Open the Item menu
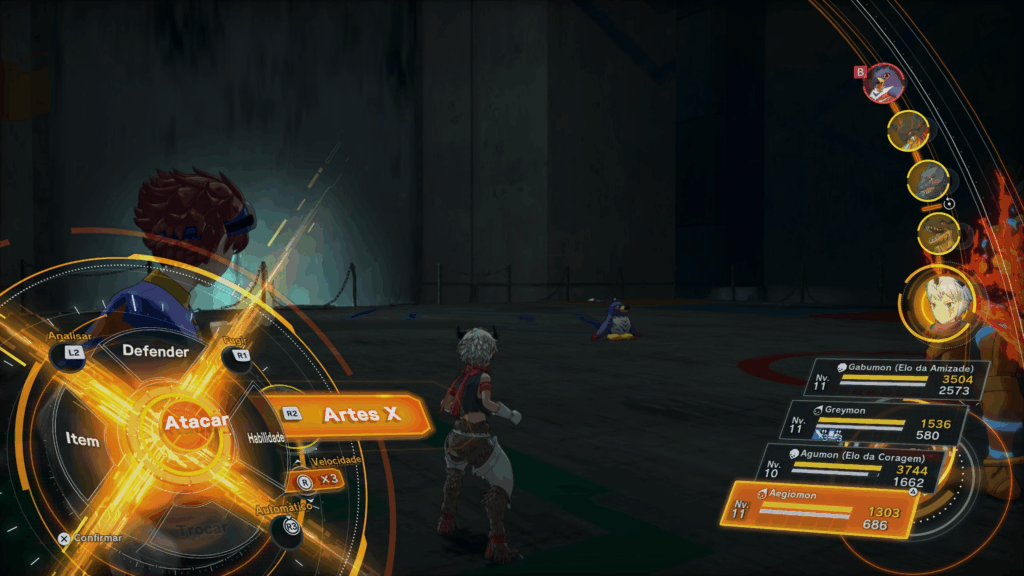Image resolution: width=1024 pixels, height=576 pixels. pyautogui.click(x=82, y=440)
